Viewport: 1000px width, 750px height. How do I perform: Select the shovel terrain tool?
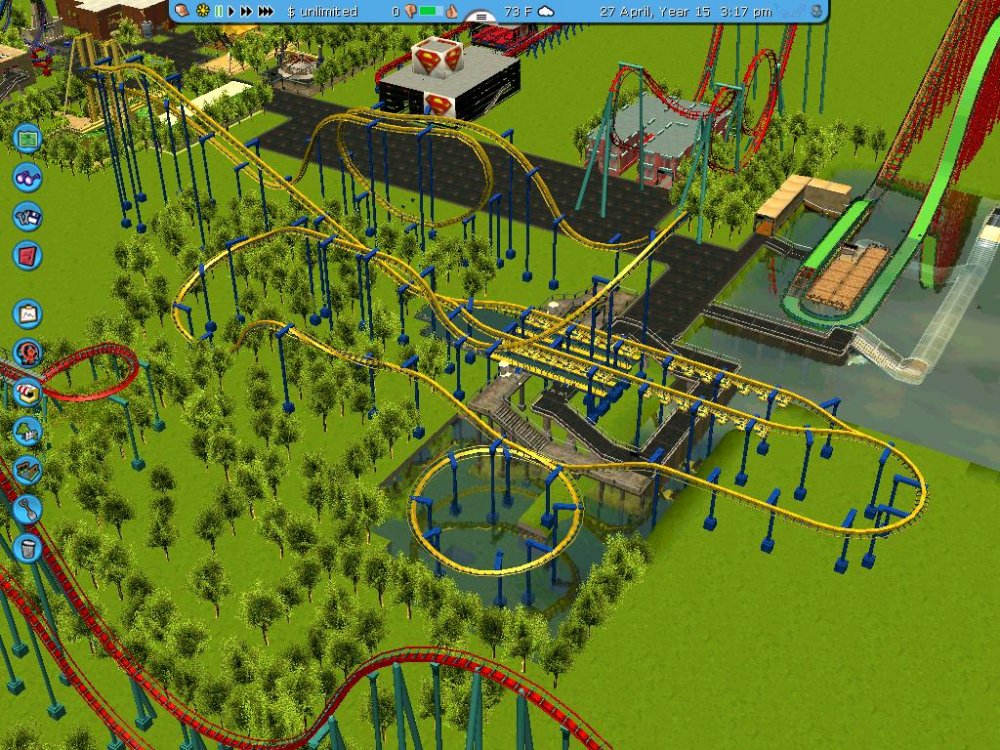coord(27,509)
